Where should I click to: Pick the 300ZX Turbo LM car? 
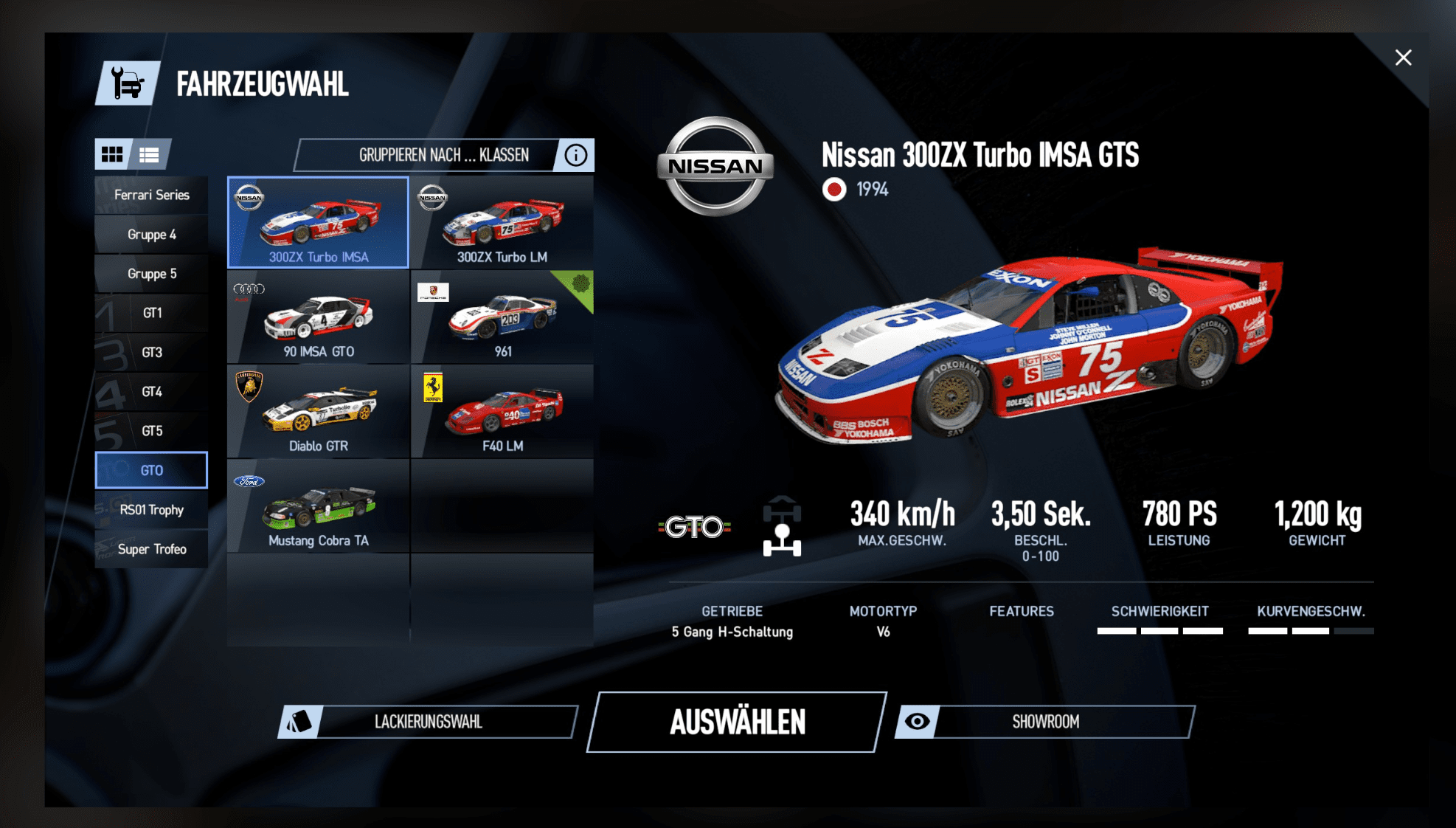click(502, 223)
